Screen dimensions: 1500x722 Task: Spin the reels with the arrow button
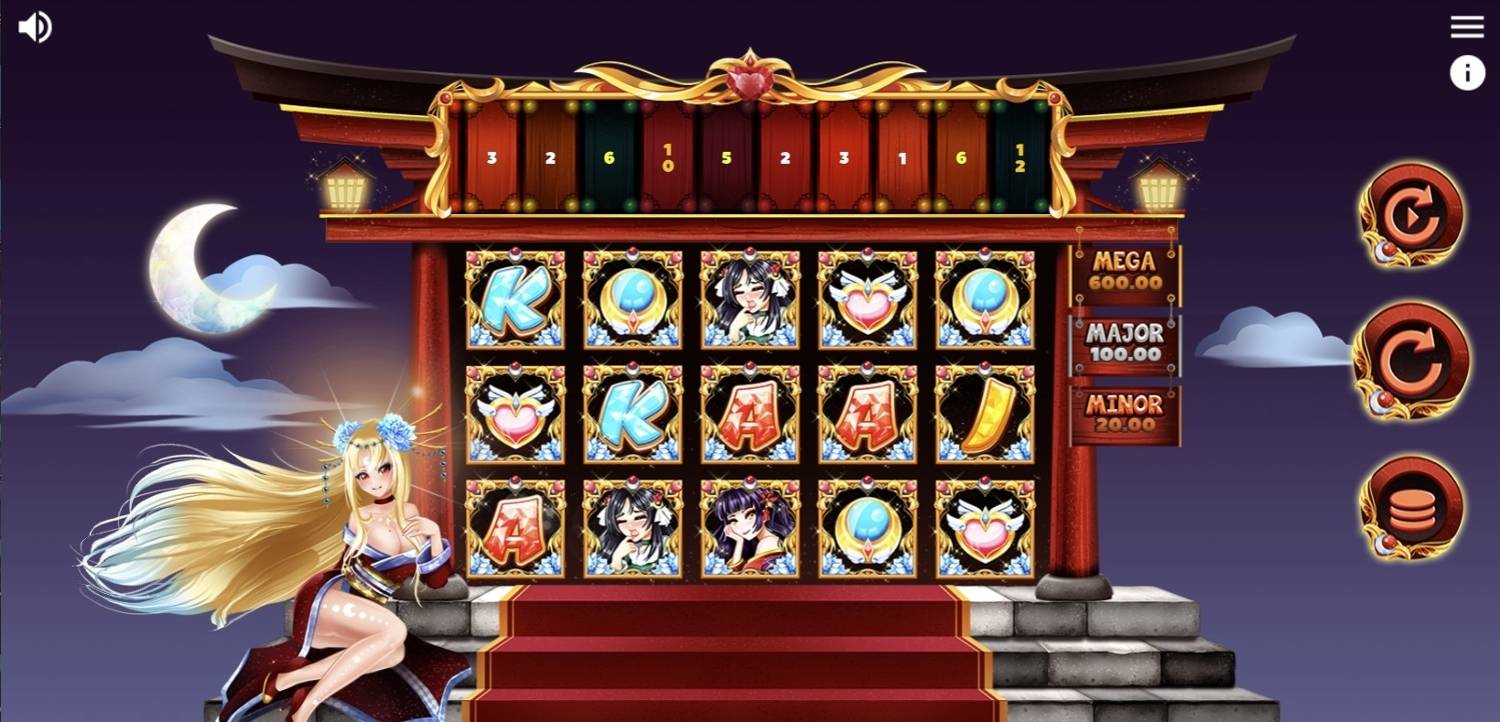1411,359
